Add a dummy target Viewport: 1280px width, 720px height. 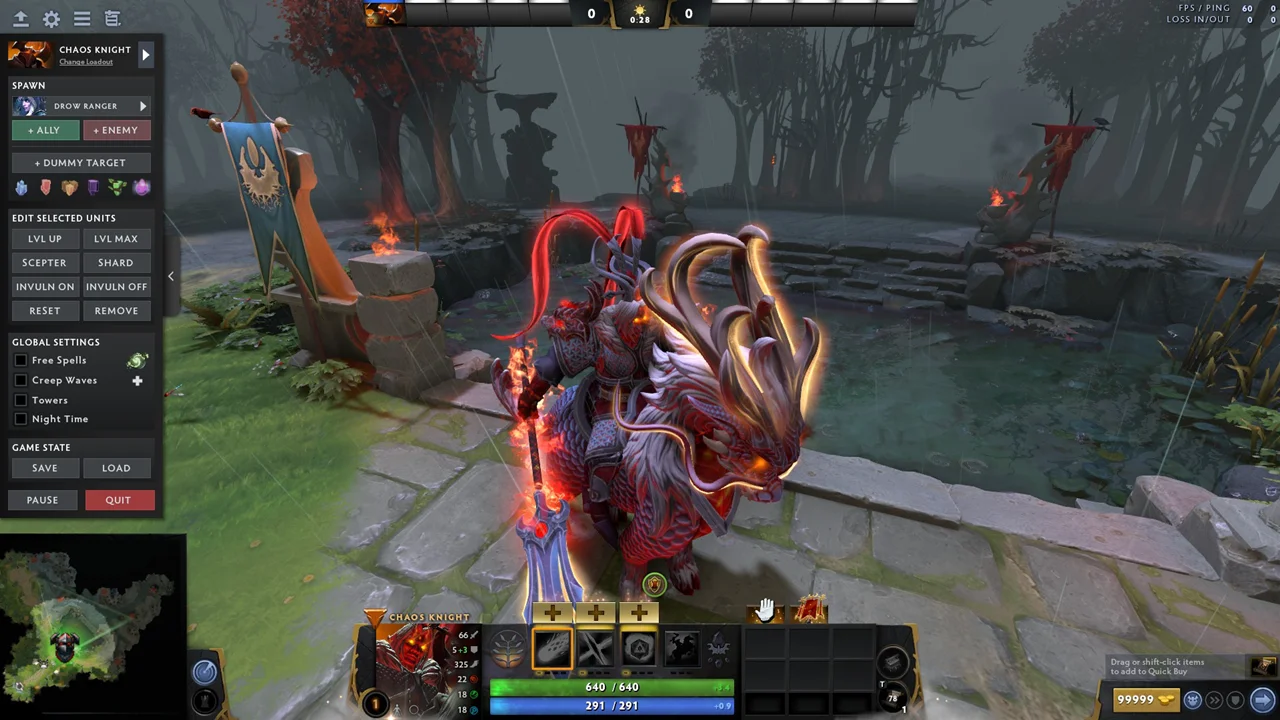click(x=80, y=162)
